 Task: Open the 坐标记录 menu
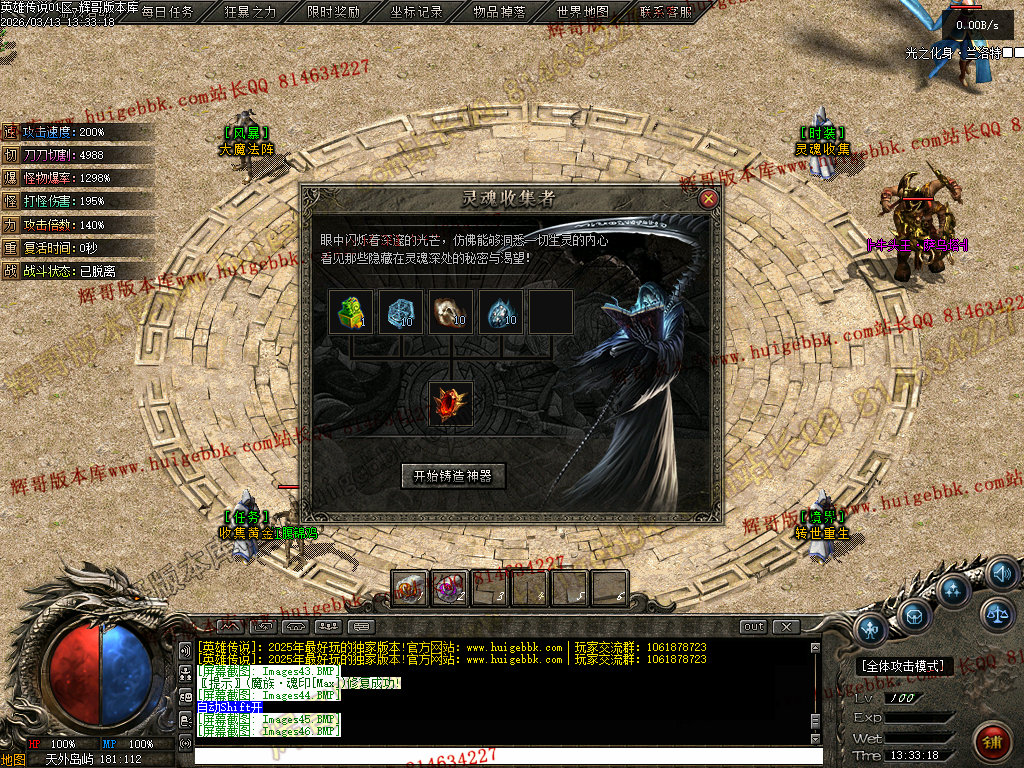pyautogui.click(x=417, y=12)
